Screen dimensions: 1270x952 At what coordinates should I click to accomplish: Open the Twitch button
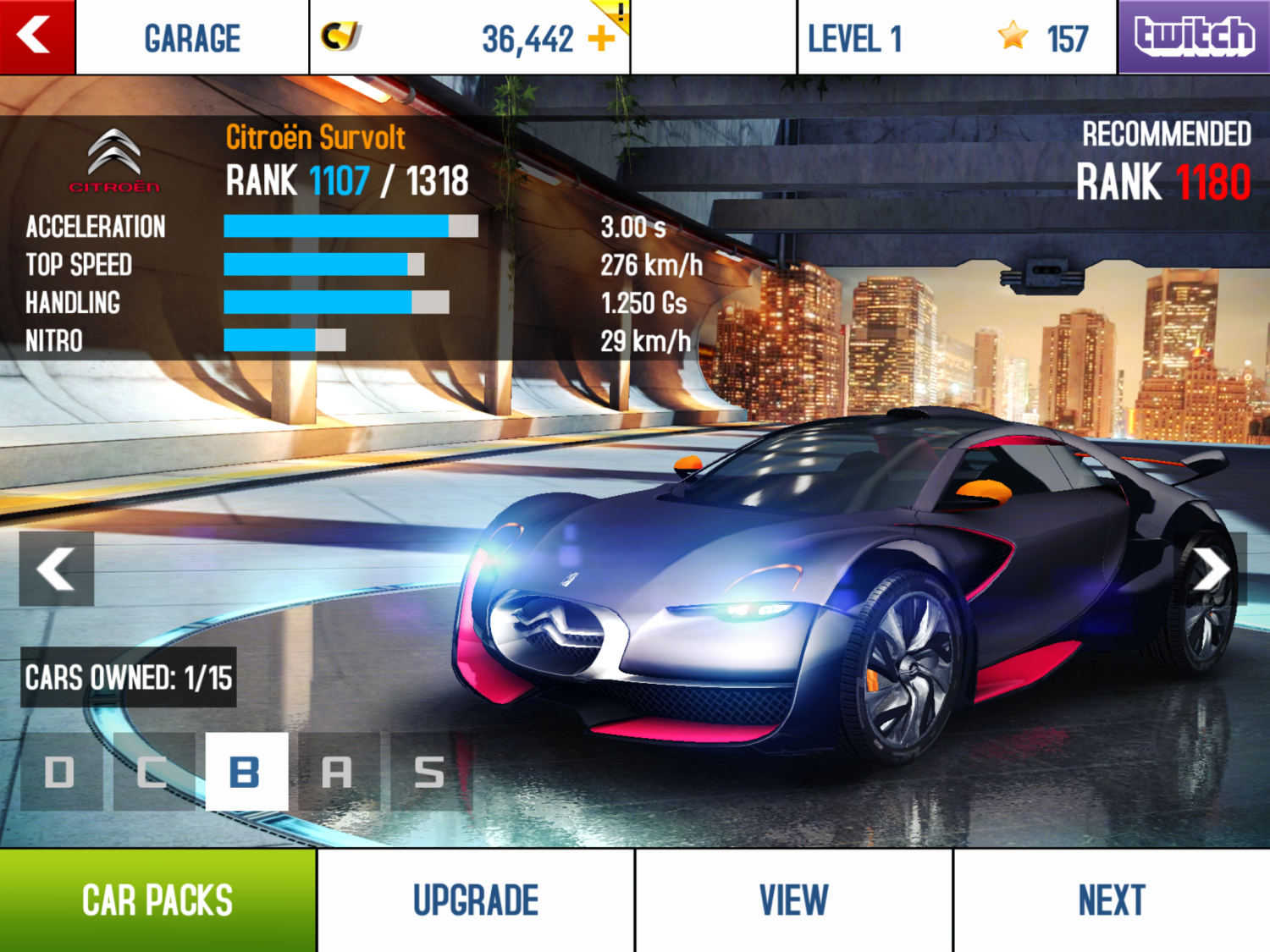pos(1194,36)
